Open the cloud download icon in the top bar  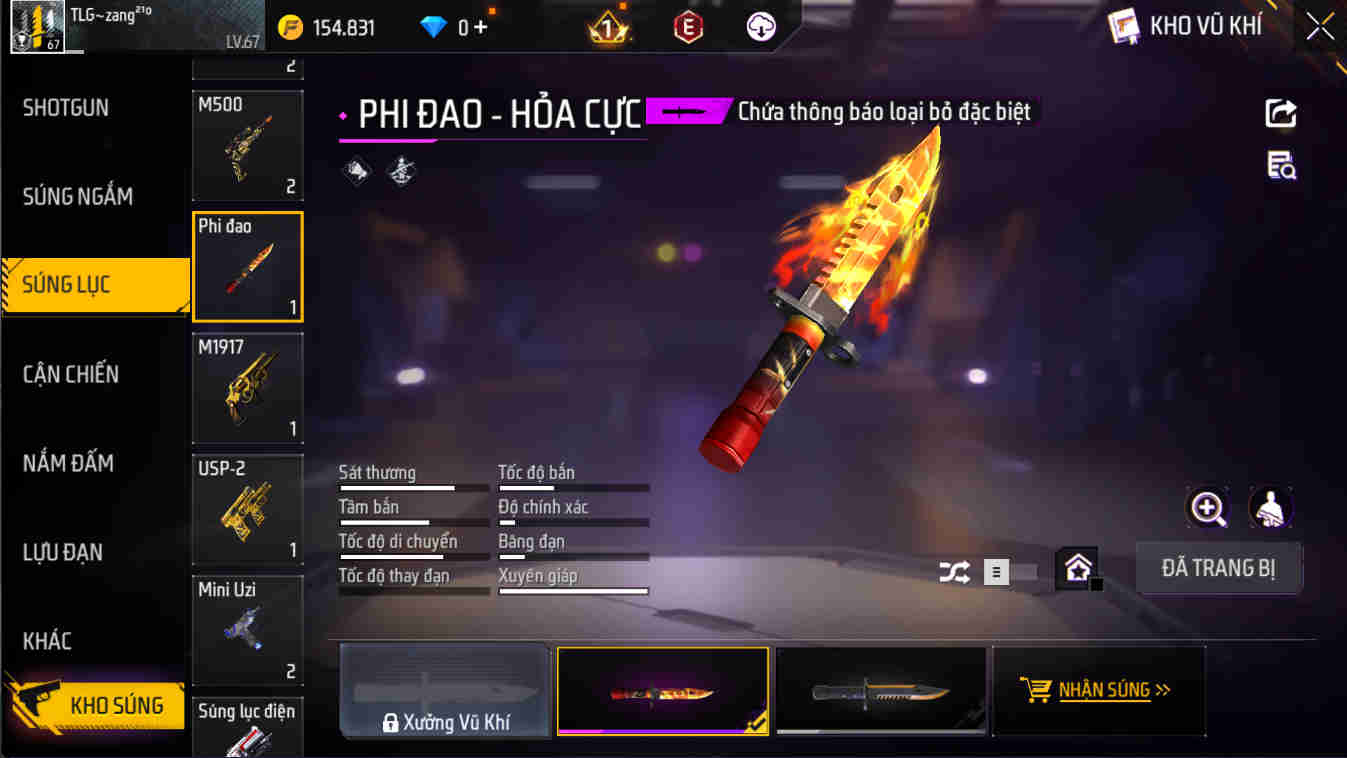click(759, 27)
